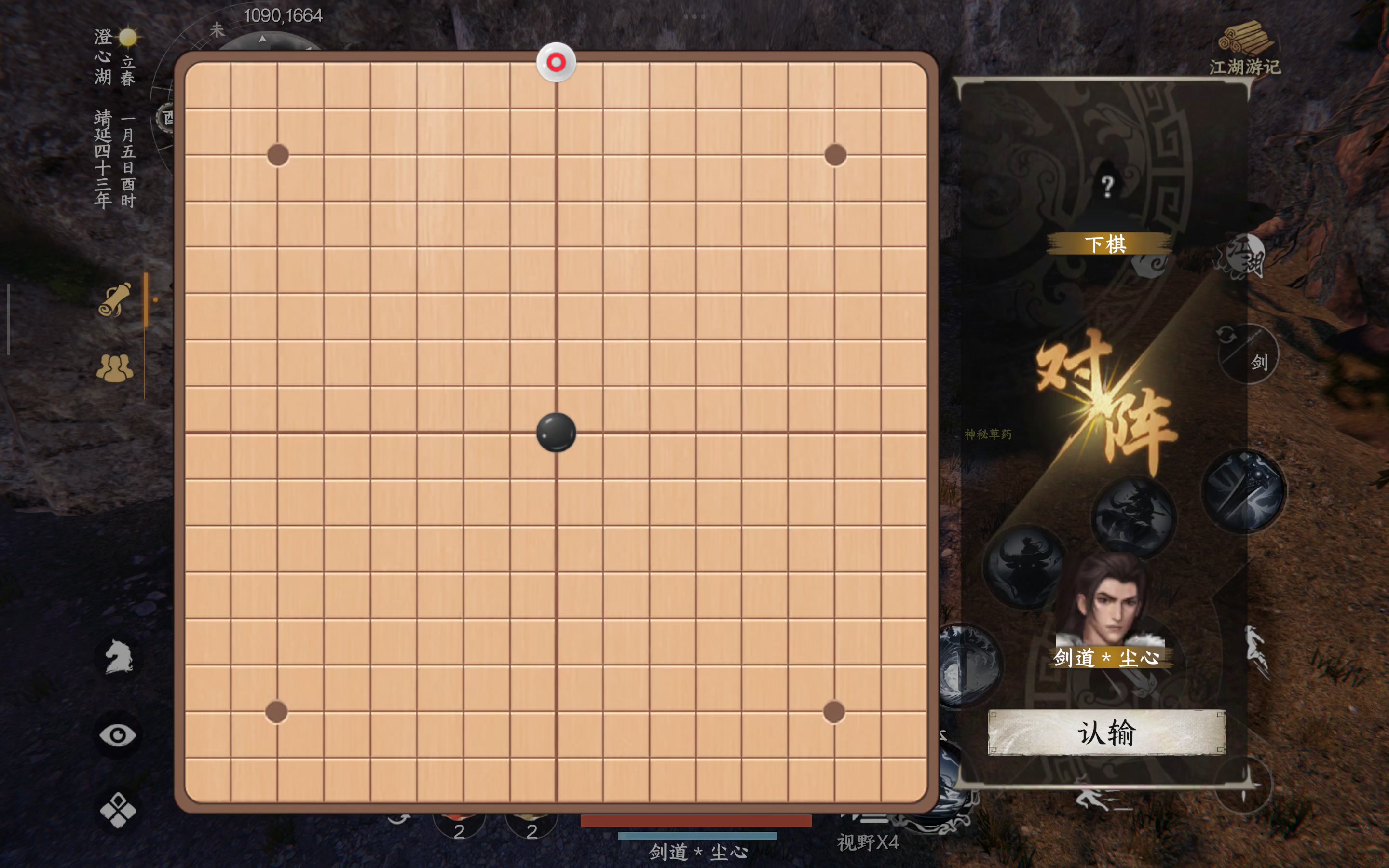Toggle the eye visibility icon on left sidebar
The width and height of the screenshot is (1389, 868).
pos(118,733)
